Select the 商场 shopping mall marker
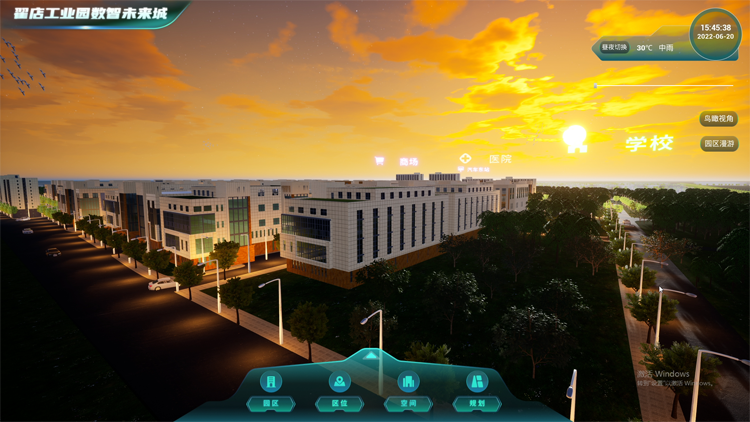The image size is (750, 422). pos(398,161)
